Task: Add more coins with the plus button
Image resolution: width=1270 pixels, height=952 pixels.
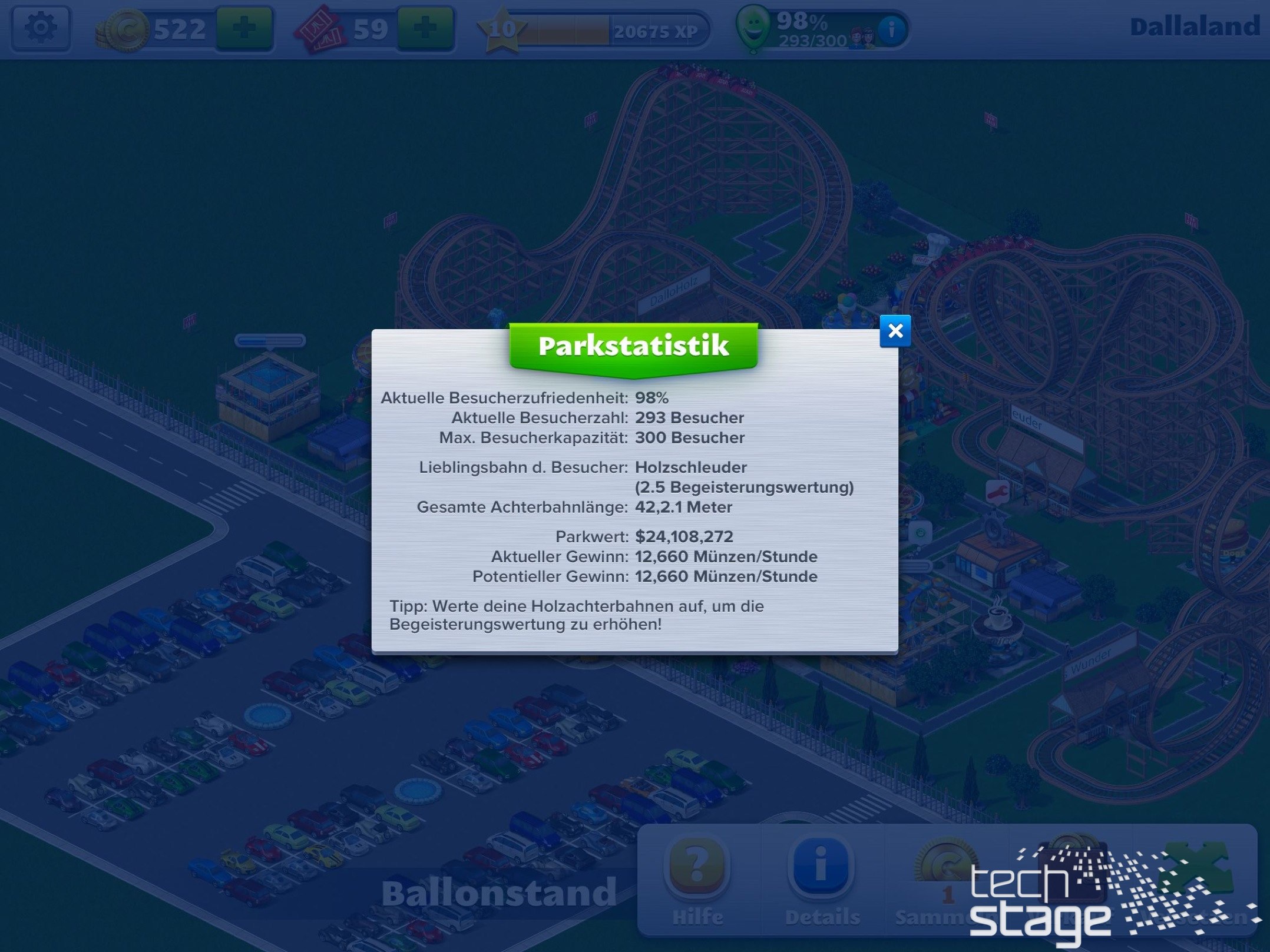Action: click(x=244, y=28)
